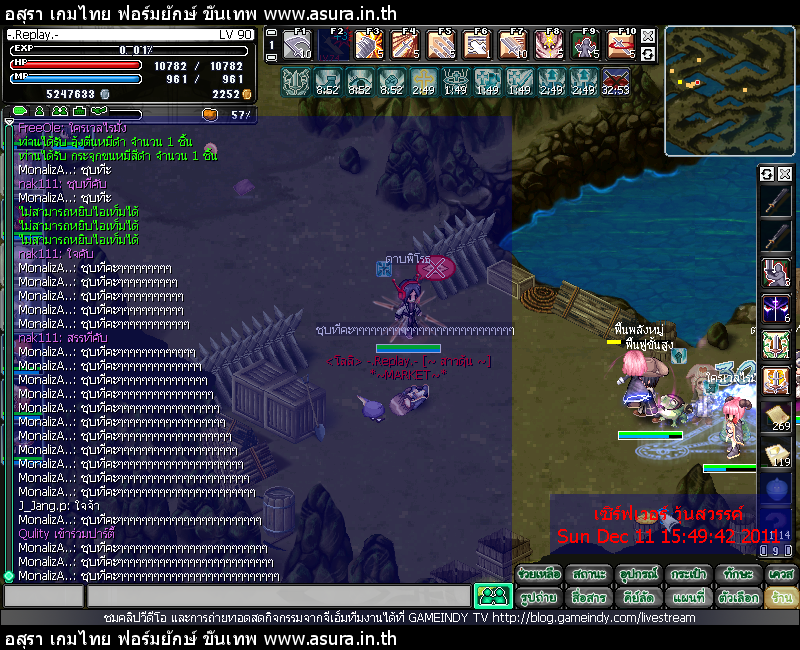Open the สถานะ (Status) window
Screen dimensions: 800x650
click(x=589, y=573)
